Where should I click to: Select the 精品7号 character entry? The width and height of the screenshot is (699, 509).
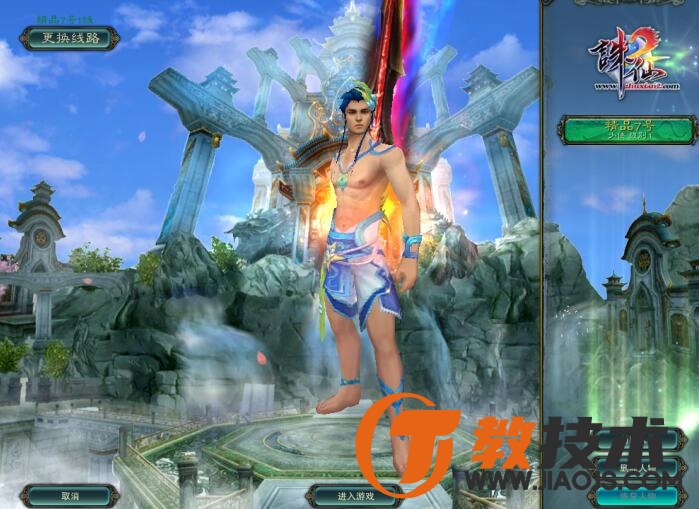pyautogui.click(x=627, y=130)
